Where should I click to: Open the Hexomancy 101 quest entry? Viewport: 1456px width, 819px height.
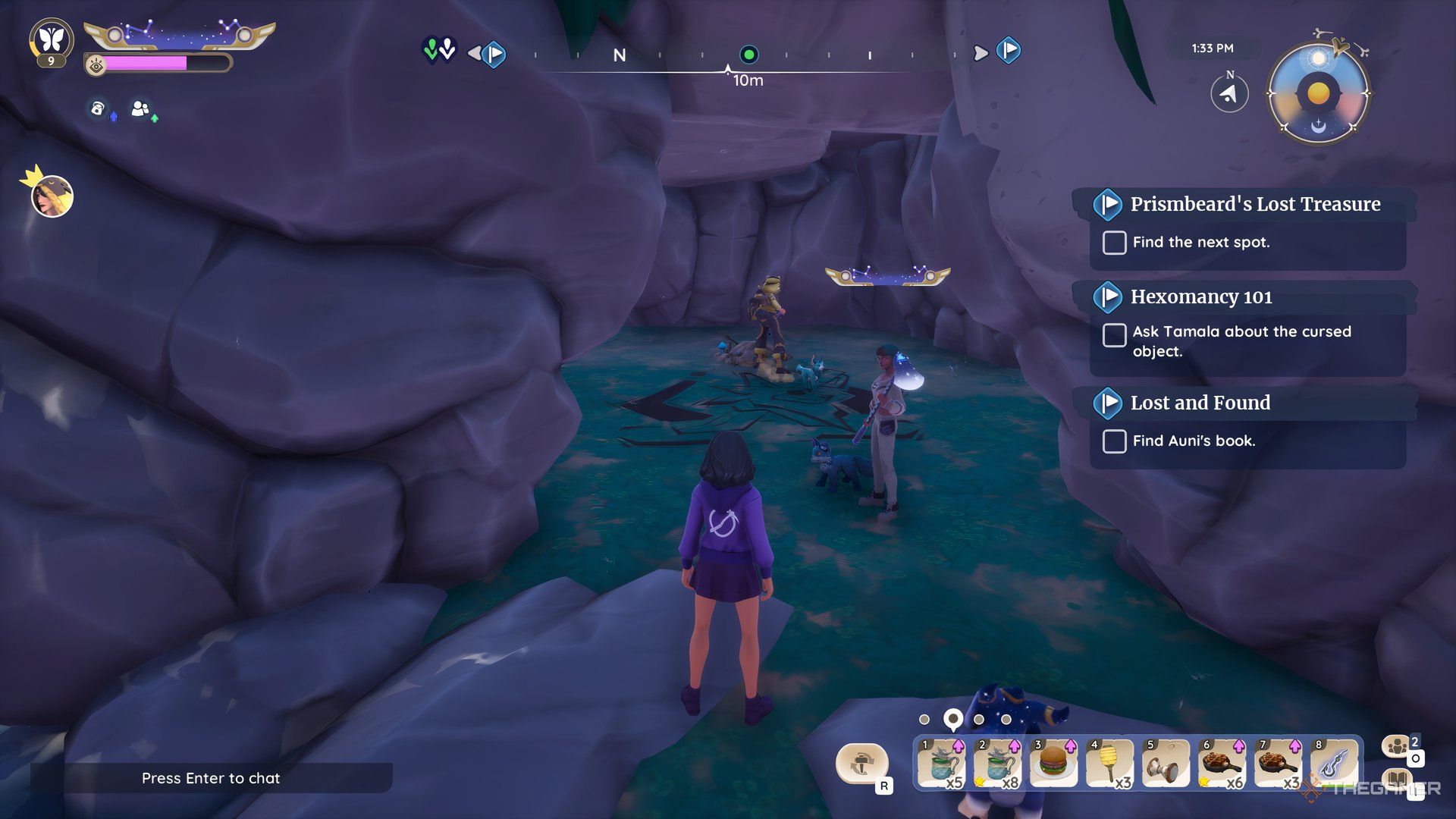tap(1200, 297)
